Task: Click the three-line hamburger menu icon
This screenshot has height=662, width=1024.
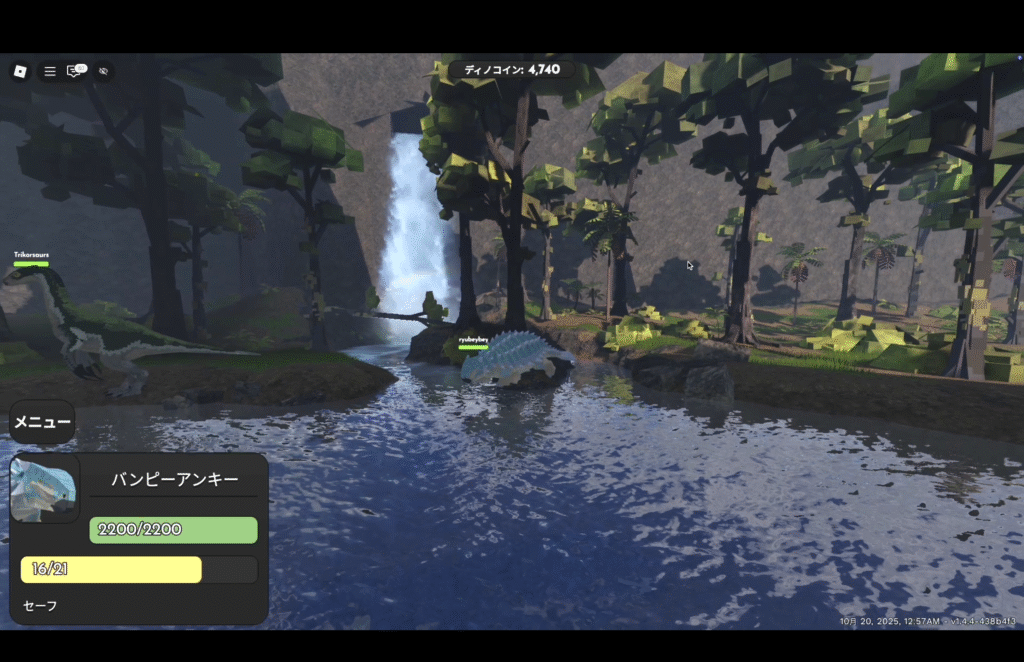Action: click(49, 71)
